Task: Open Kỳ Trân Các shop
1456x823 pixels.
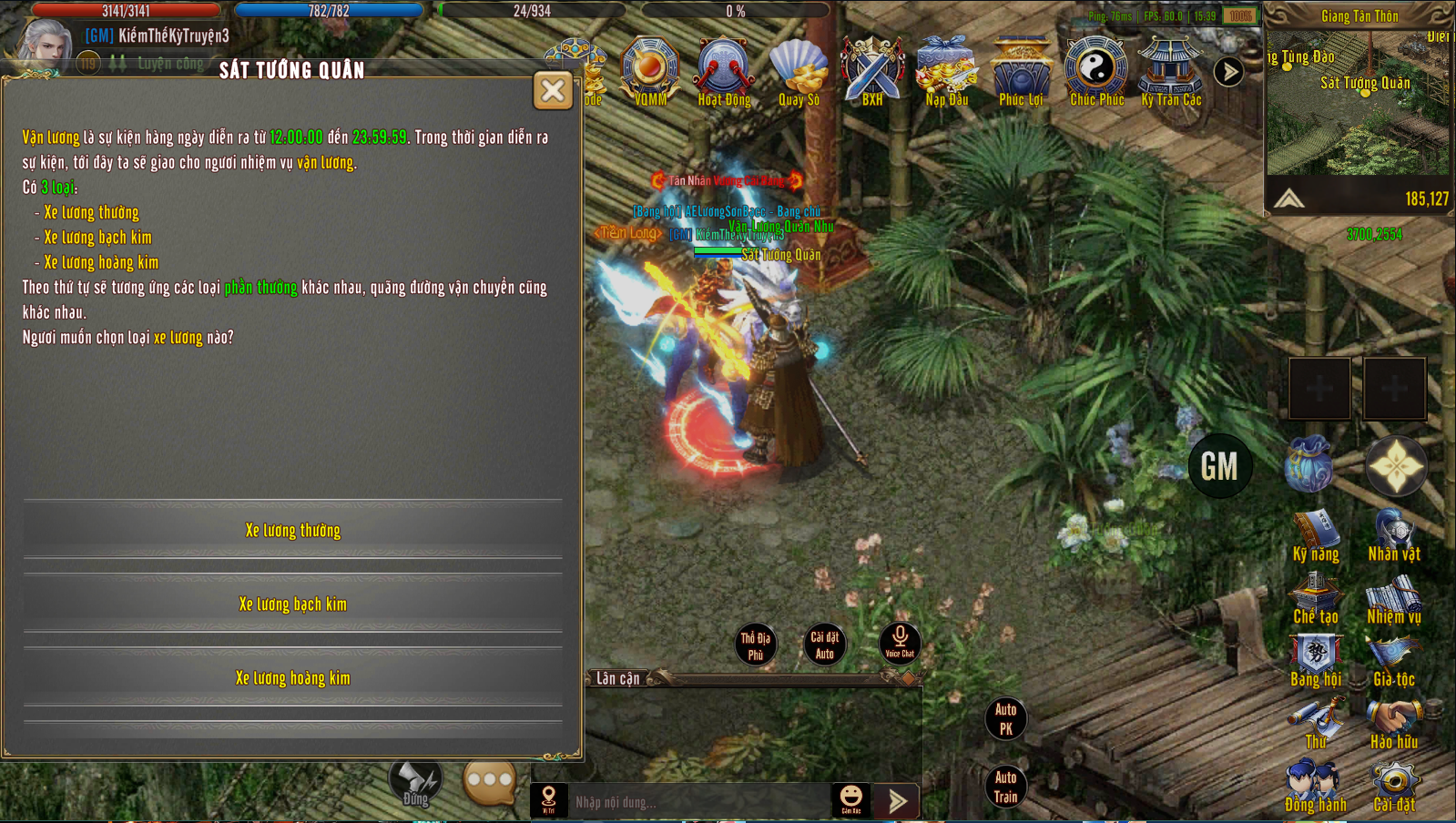Action: [x=1171, y=71]
